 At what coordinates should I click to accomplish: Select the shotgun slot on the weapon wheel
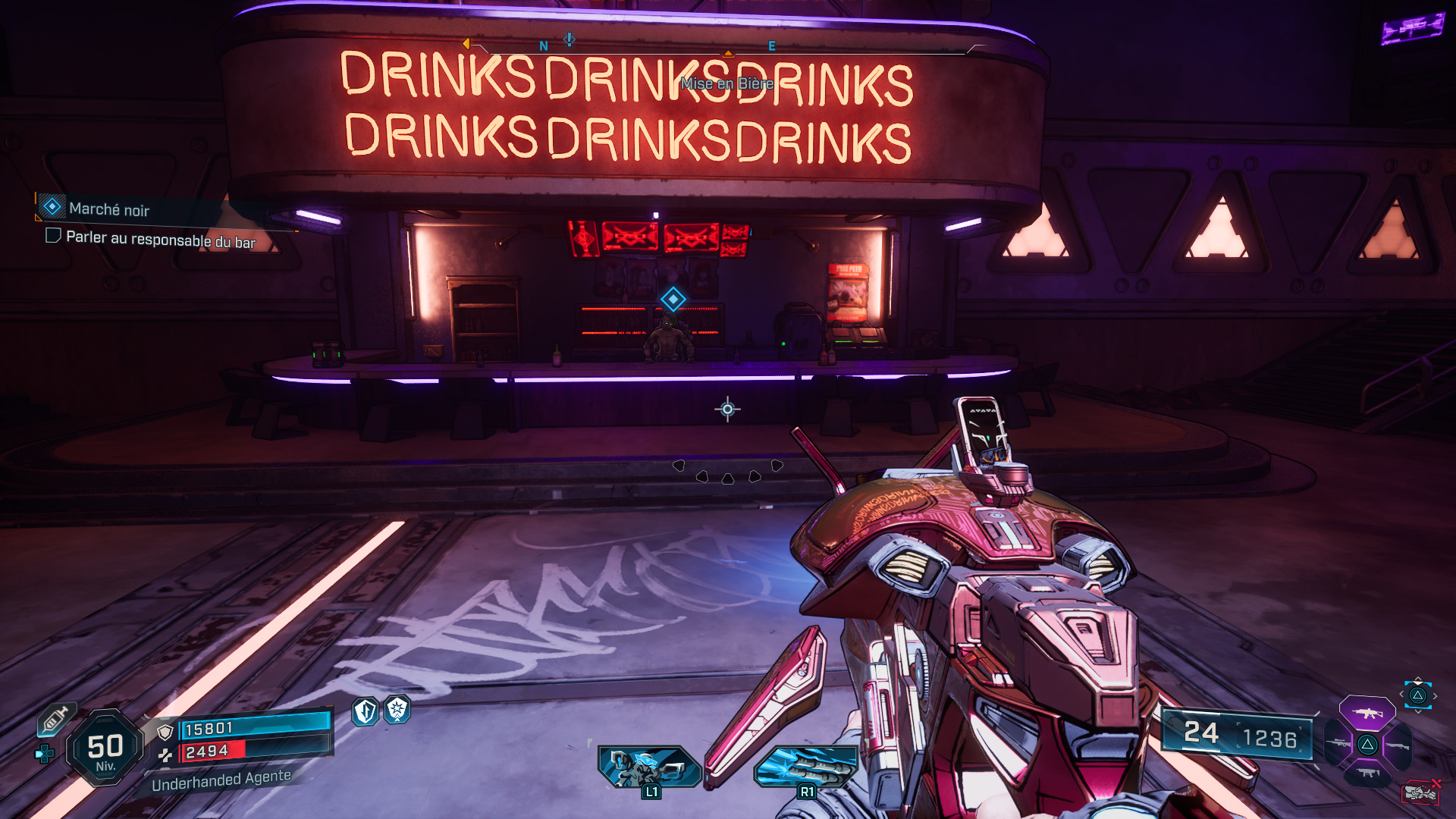[1397, 745]
